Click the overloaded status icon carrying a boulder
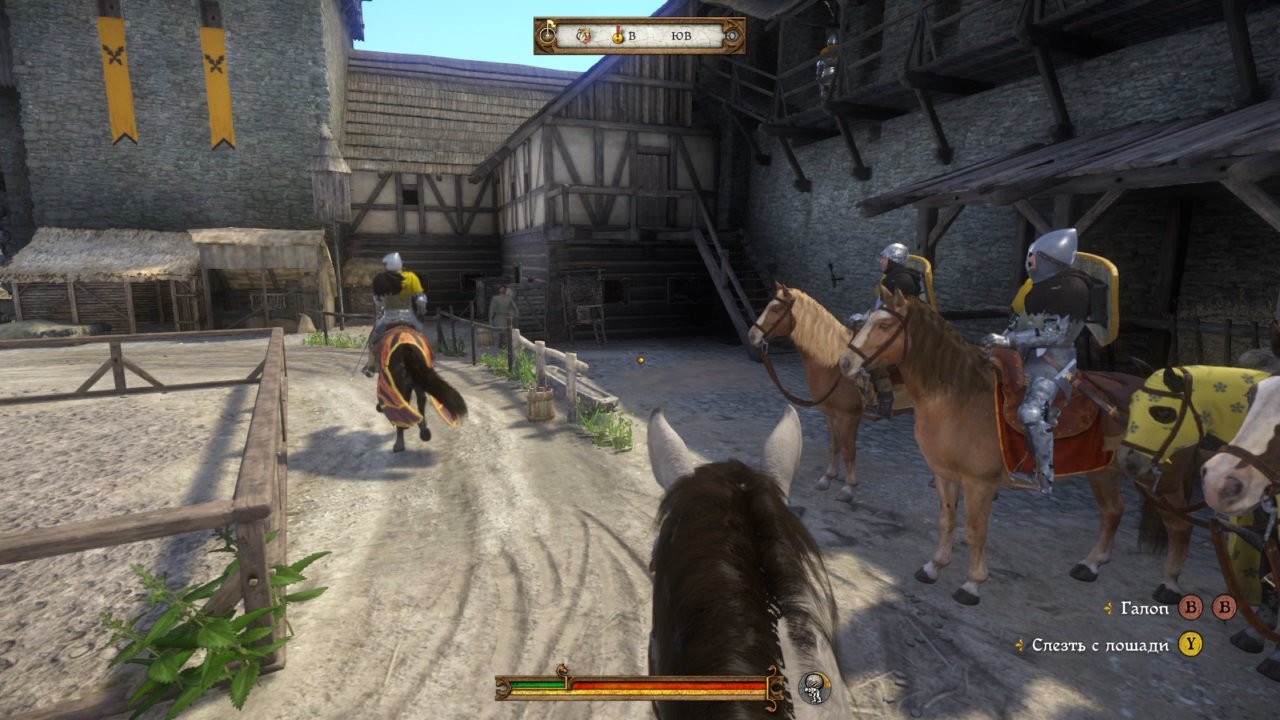Screen dimensions: 1280x720 pyautogui.click(x=815, y=687)
